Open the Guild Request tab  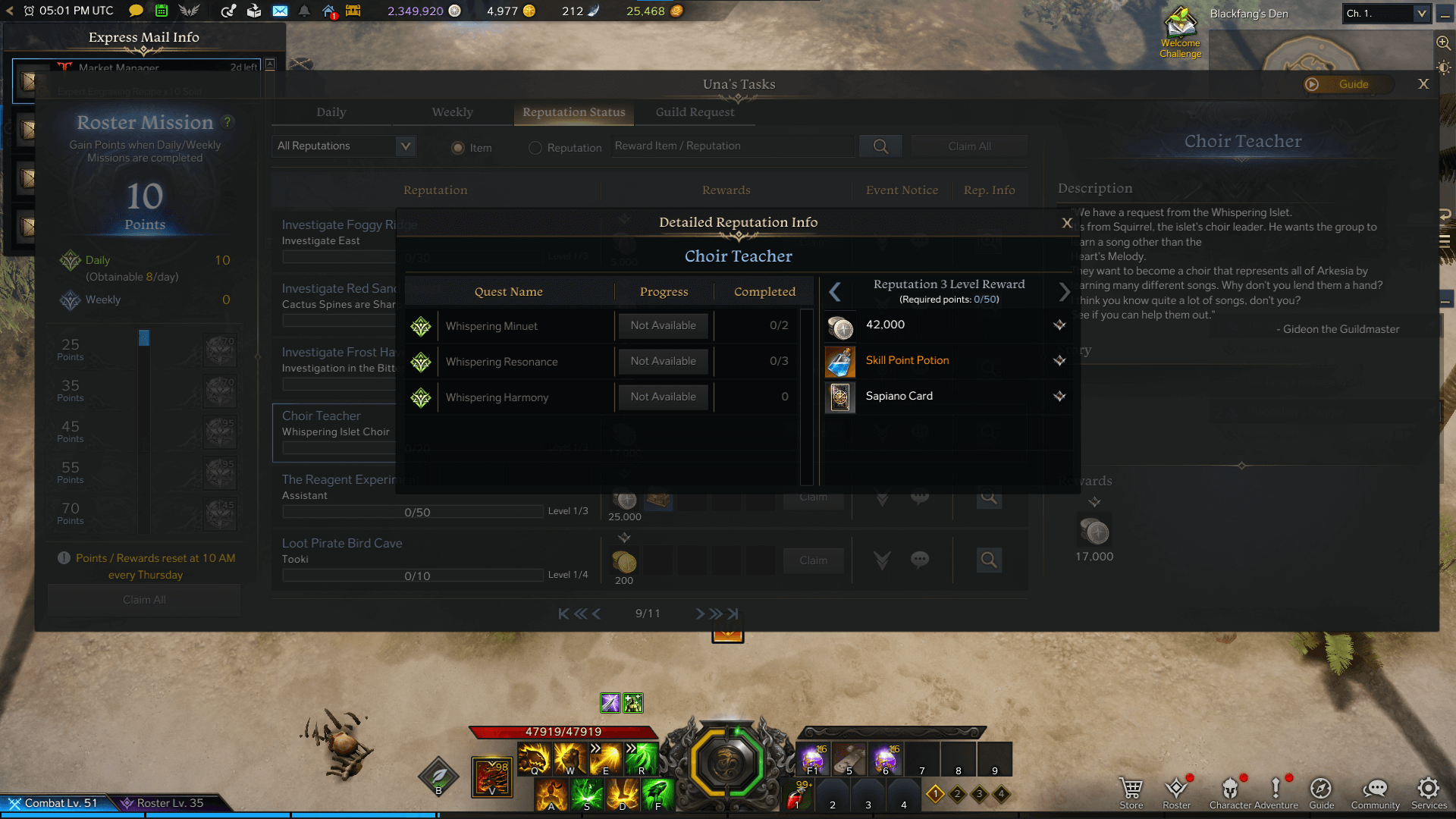pos(695,112)
